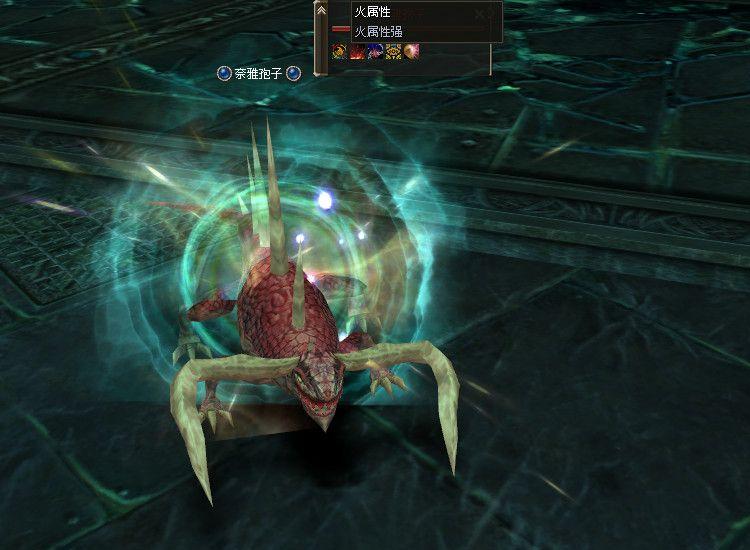Close the target info window
The width and height of the screenshot is (750, 550).
[482, 13]
